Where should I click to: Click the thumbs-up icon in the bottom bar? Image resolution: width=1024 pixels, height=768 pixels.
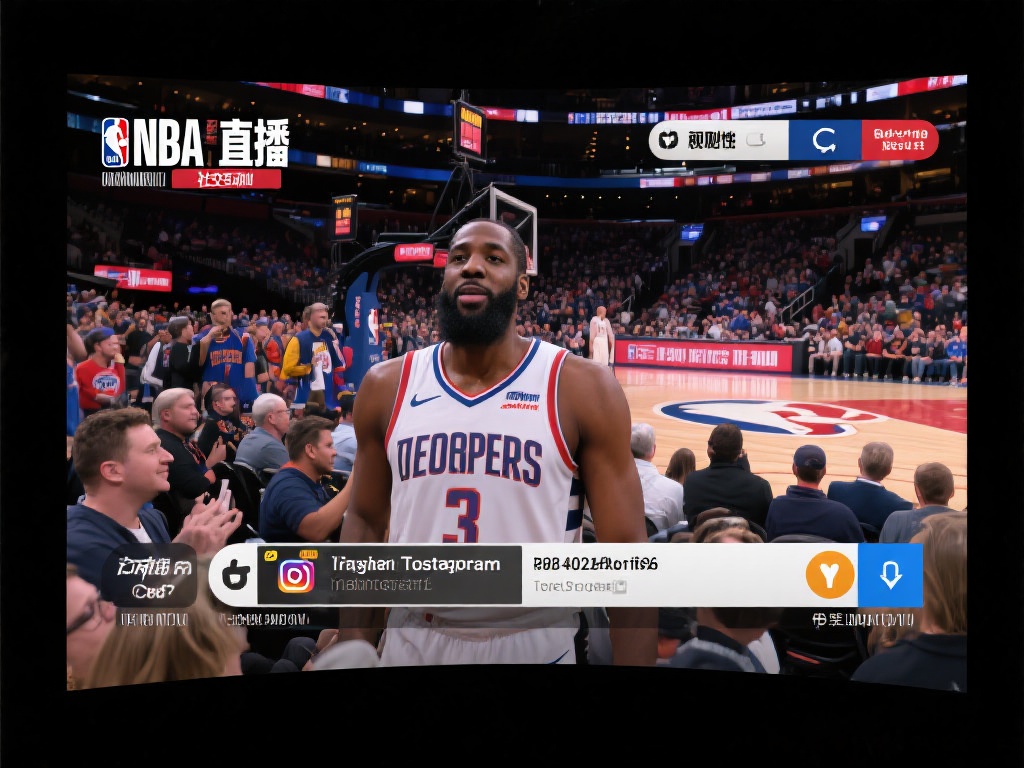(x=236, y=575)
